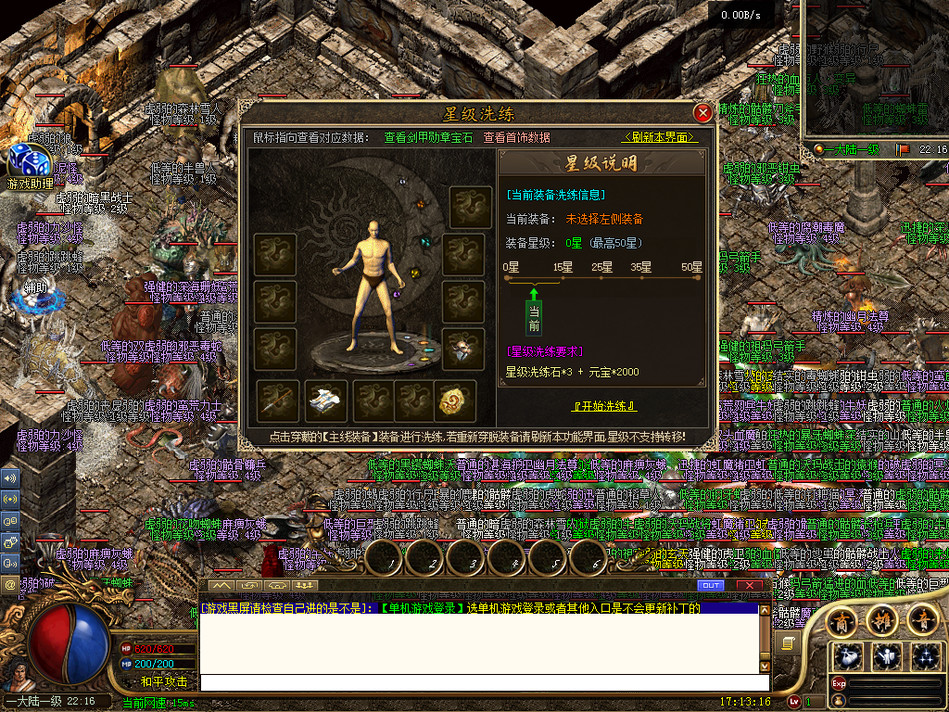Close the chat panel with red X
The height and width of the screenshot is (712, 949).
[x=749, y=585]
